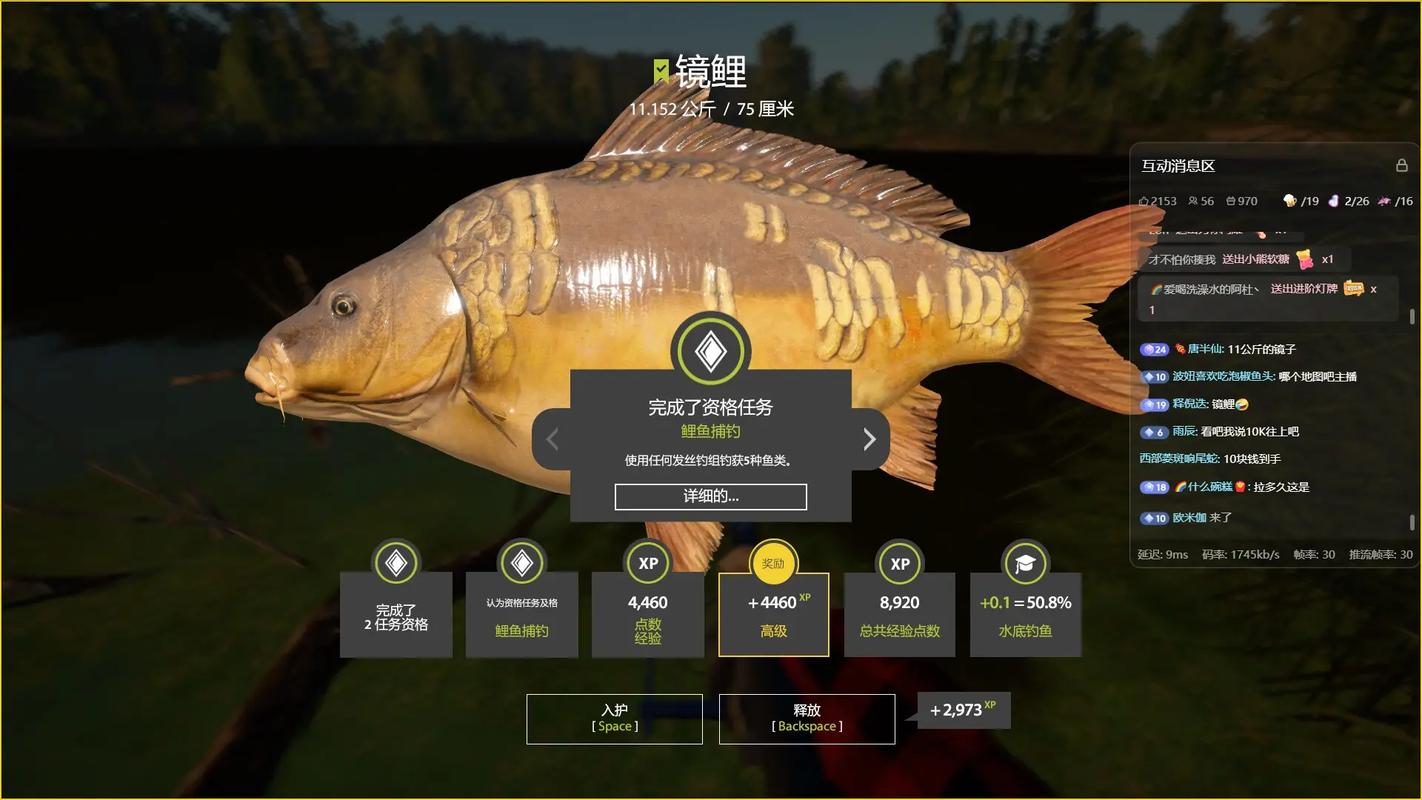Select the 8,920 总共经验点数 tile
Viewport: 1422px width, 800px height.
(899, 614)
